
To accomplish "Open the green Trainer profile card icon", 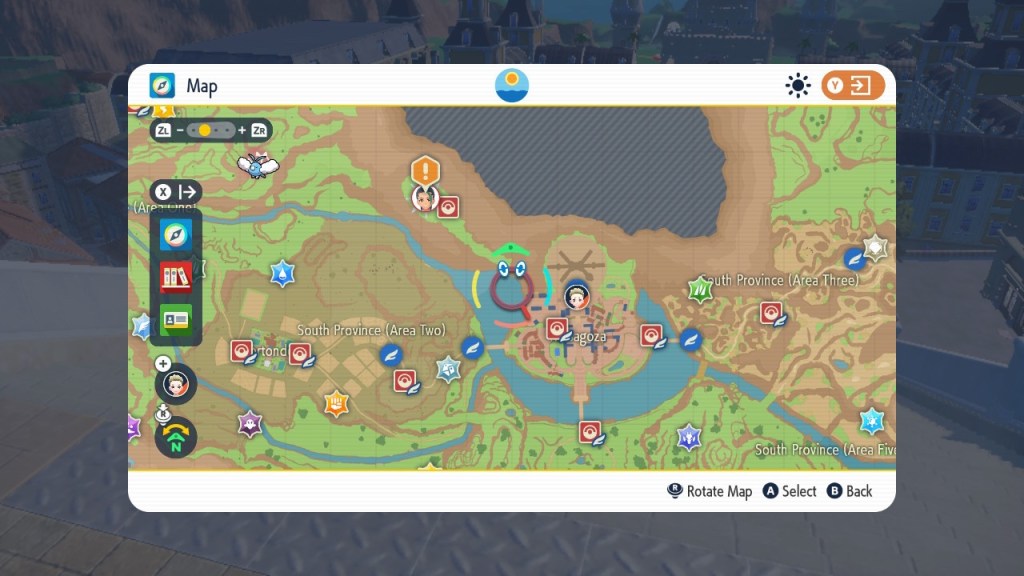I will pyautogui.click(x=176, y=319).
